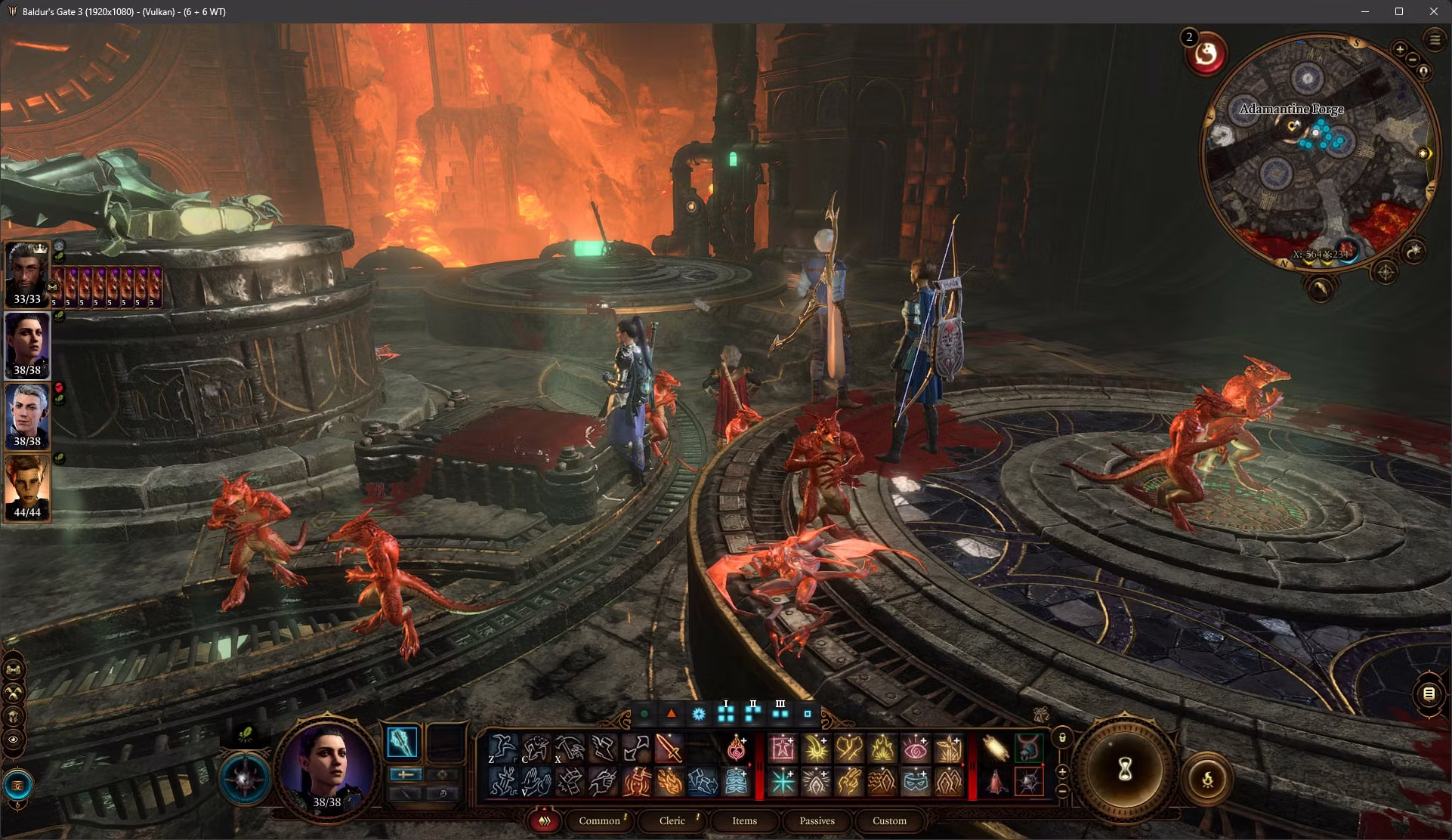Switch hotbar to the Cleric tab
The image size is (1452, 840).
(672, 821)
